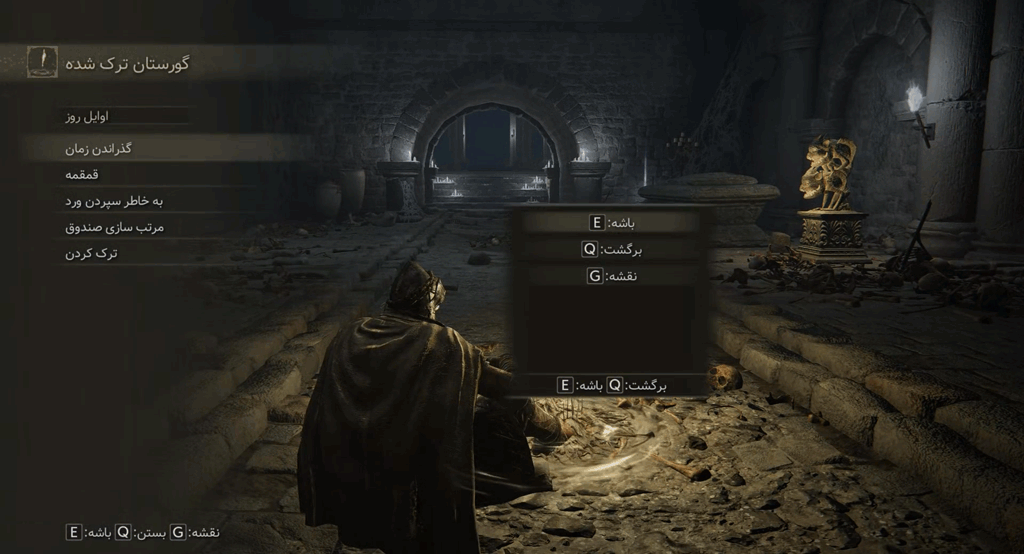Open the "قمقمه" flasks menu entry
The image size is (1024, 554).
coord(87,174)
